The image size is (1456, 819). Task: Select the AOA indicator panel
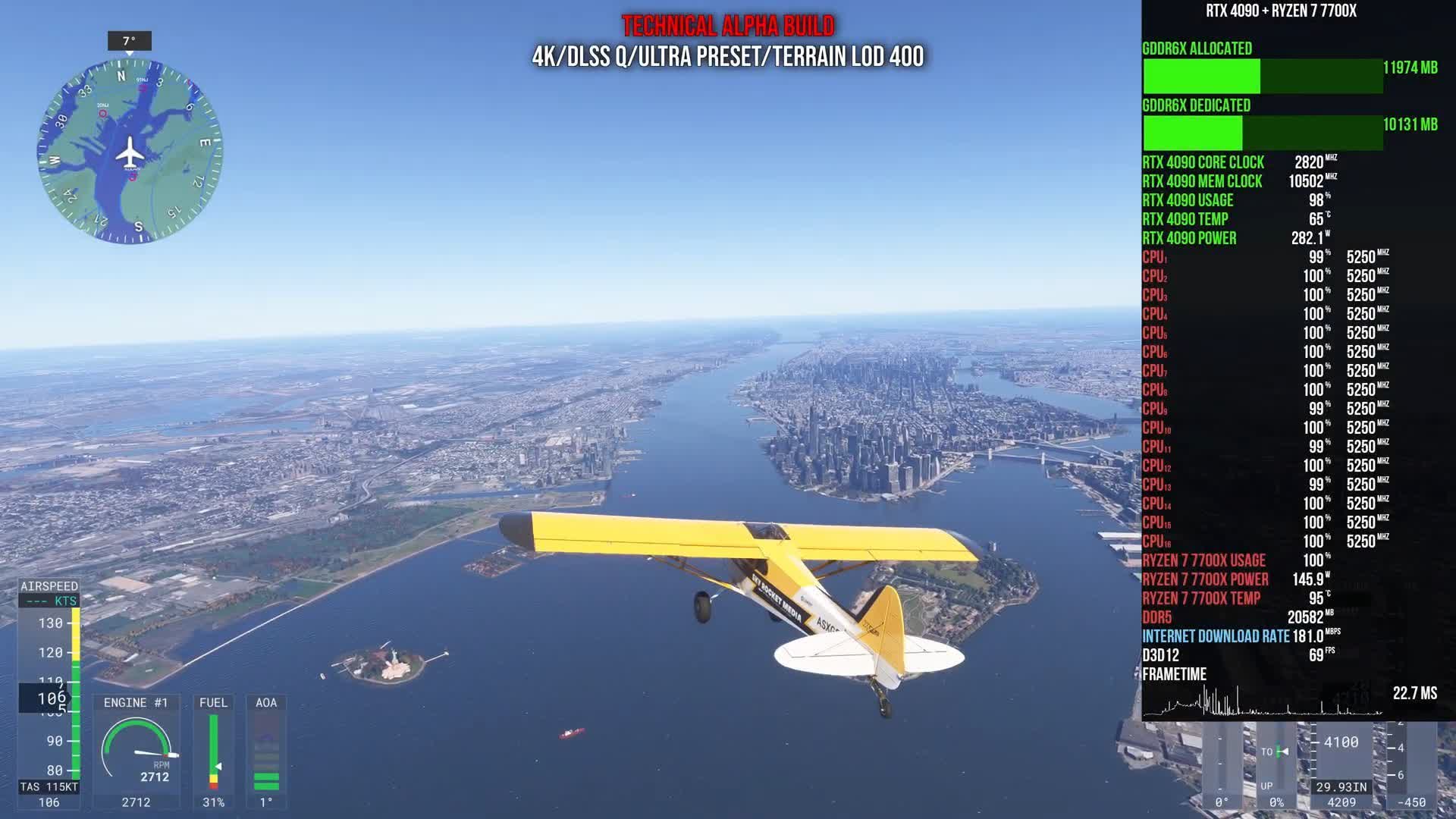[x=266, y=751]
